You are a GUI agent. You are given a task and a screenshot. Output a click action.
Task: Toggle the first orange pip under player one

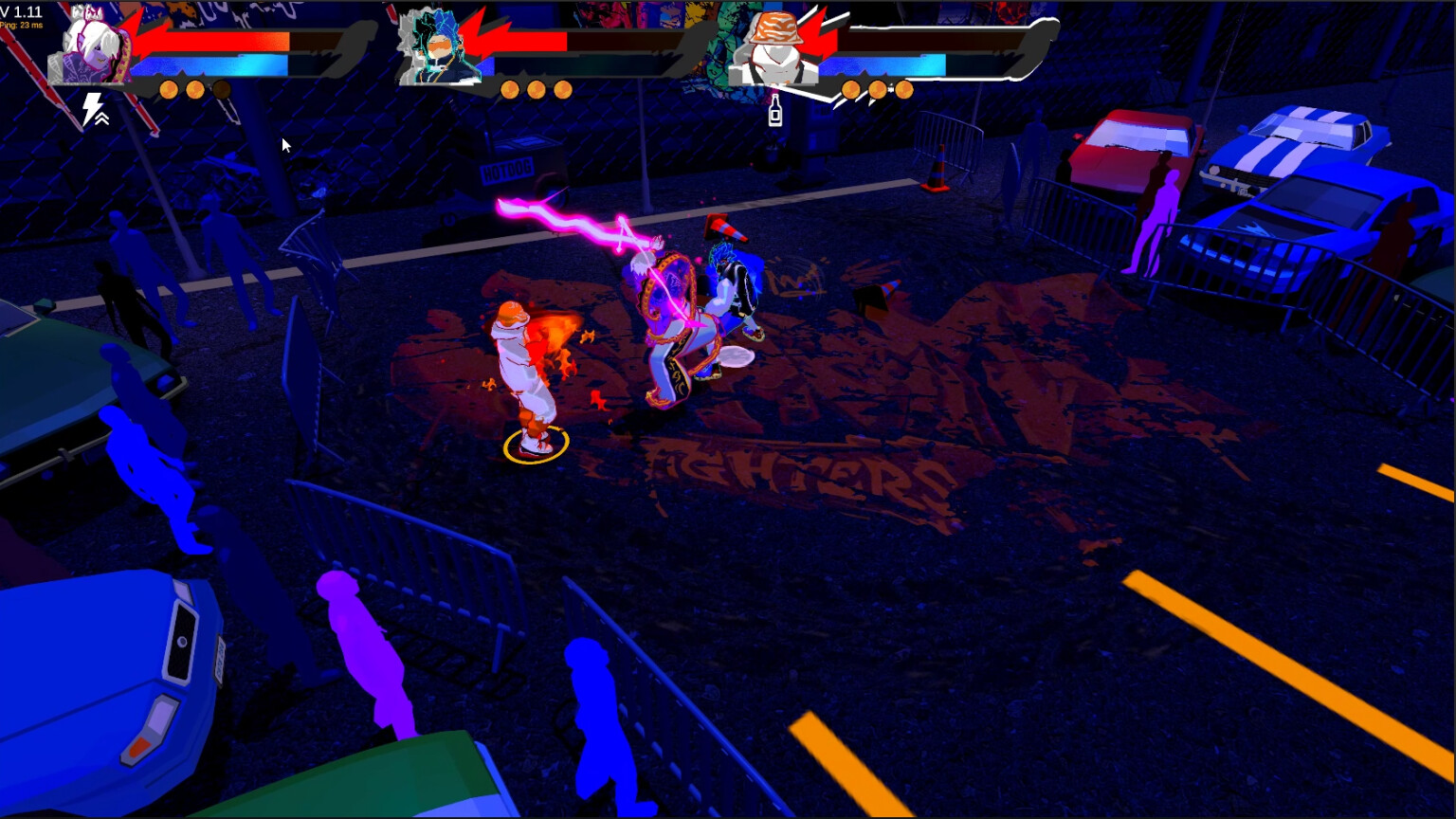pos(169,89)
